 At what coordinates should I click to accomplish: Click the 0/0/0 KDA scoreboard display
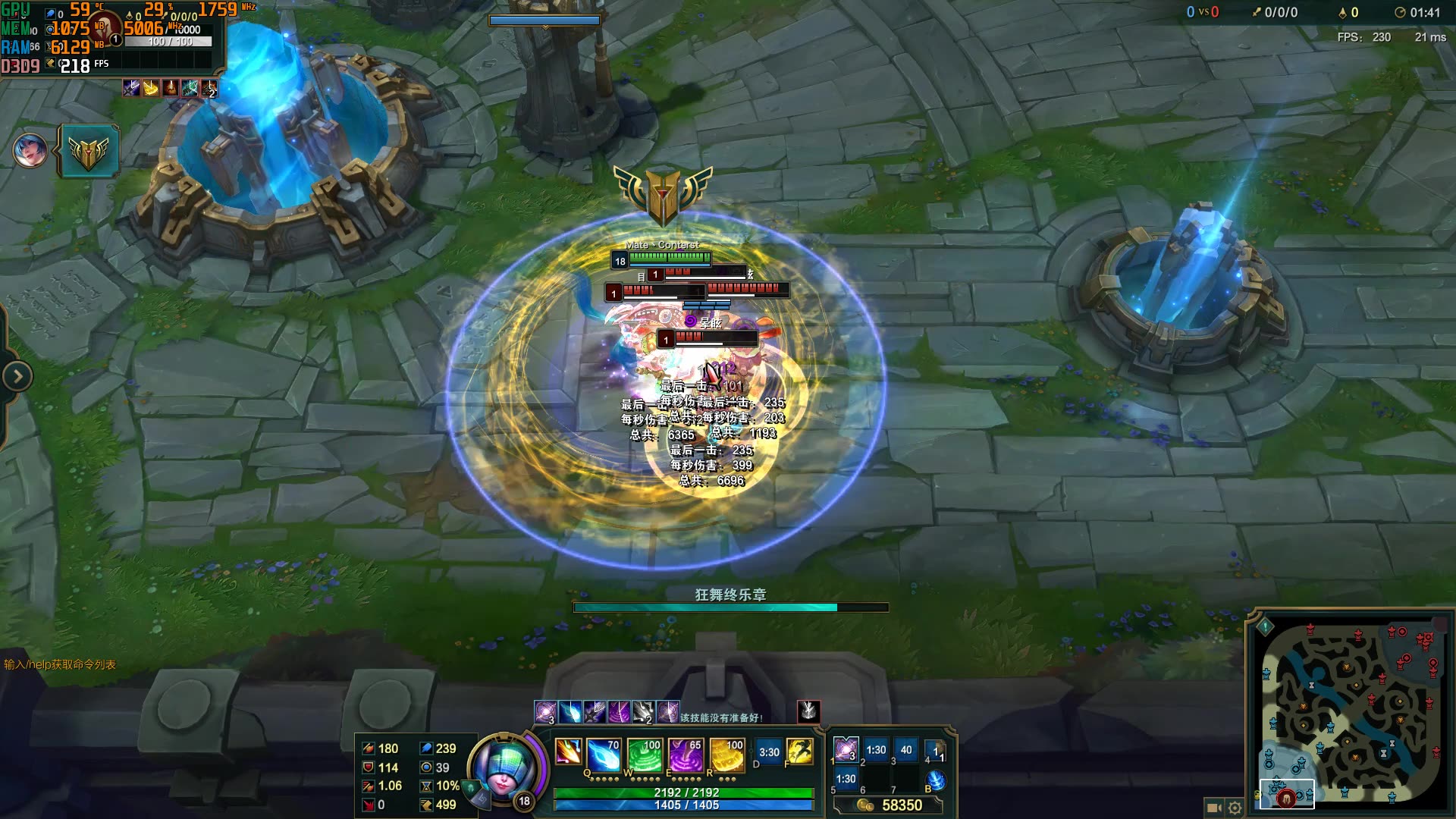coord(1282,12)
